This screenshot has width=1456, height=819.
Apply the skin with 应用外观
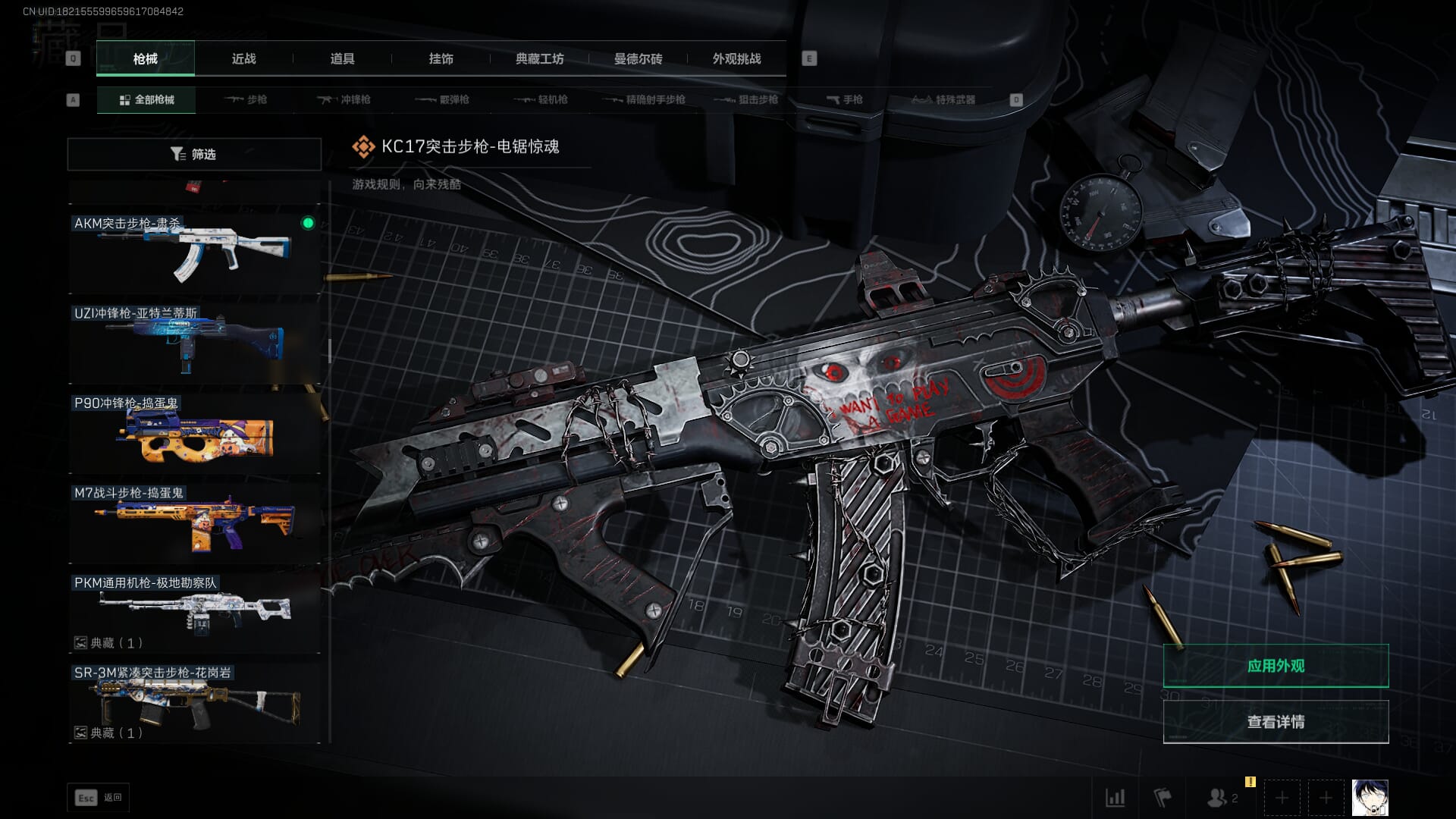tap(1276, 666)
